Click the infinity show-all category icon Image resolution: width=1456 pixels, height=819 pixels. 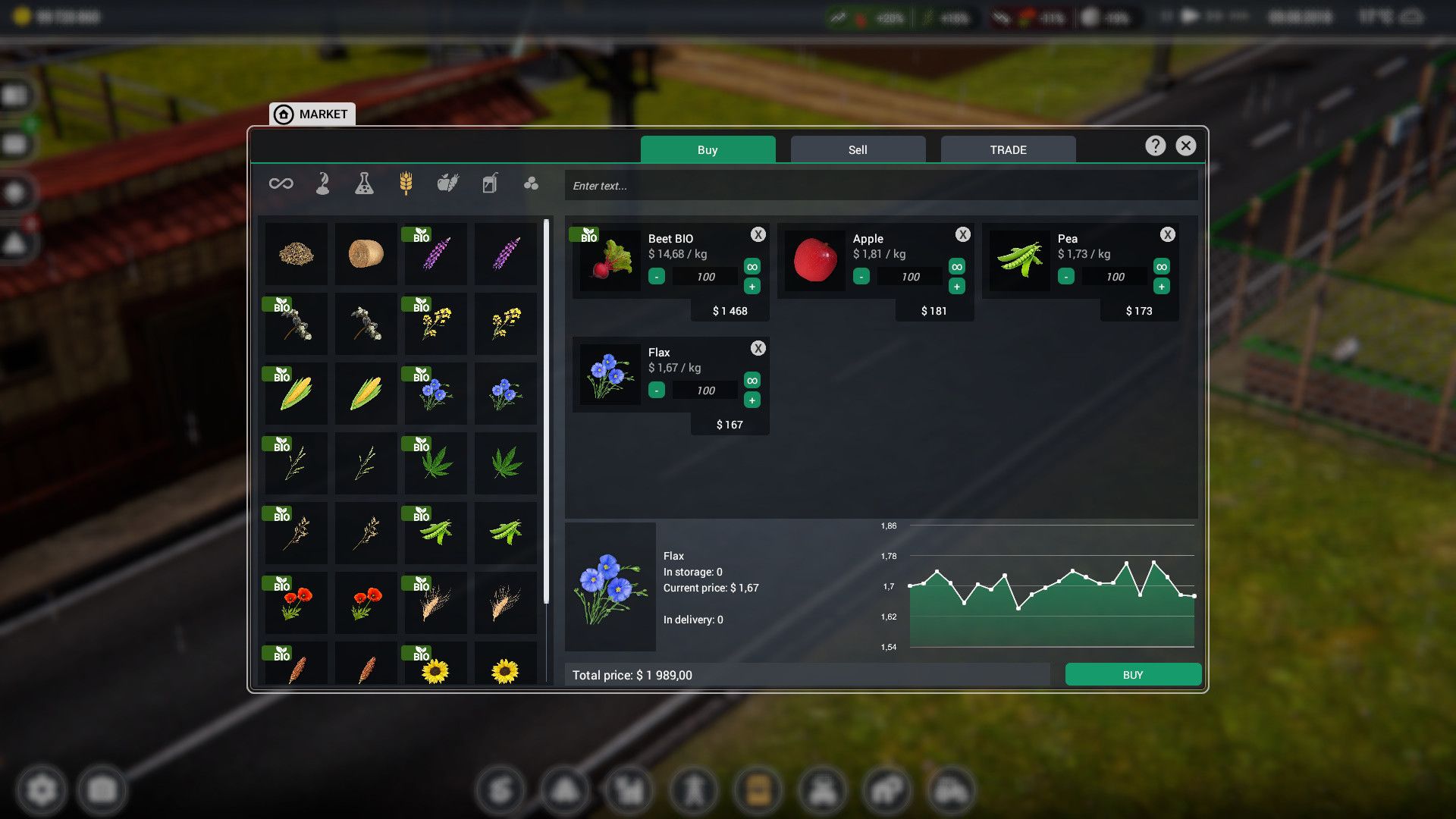point(280,183)
